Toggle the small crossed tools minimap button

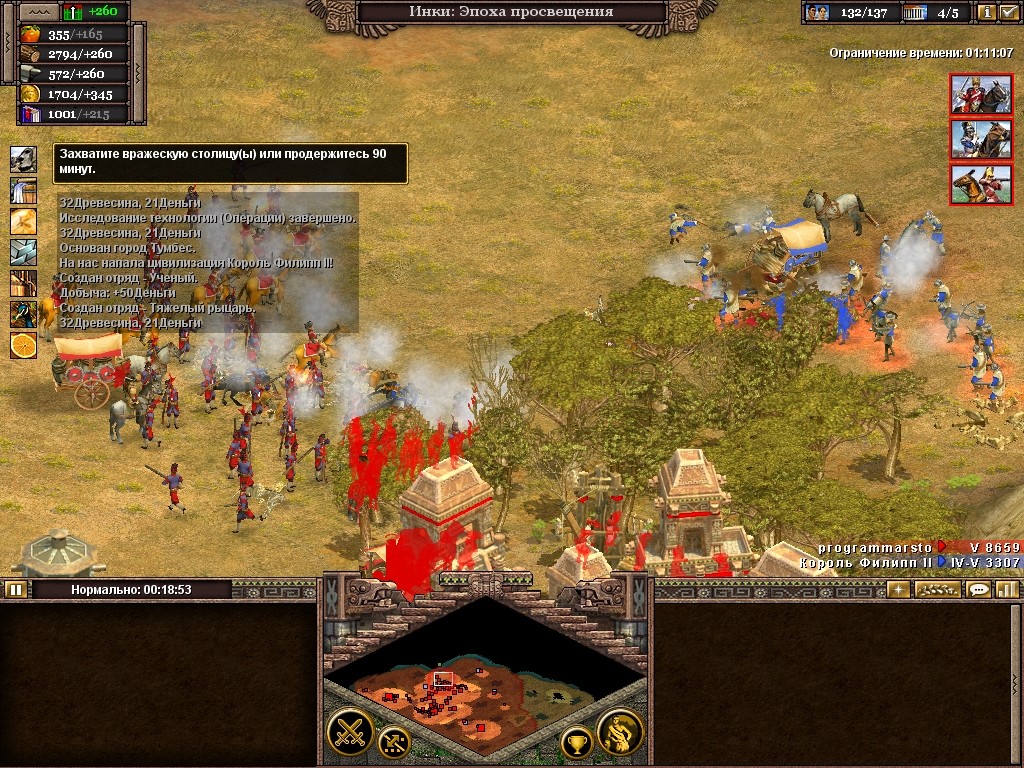(393, 741)
